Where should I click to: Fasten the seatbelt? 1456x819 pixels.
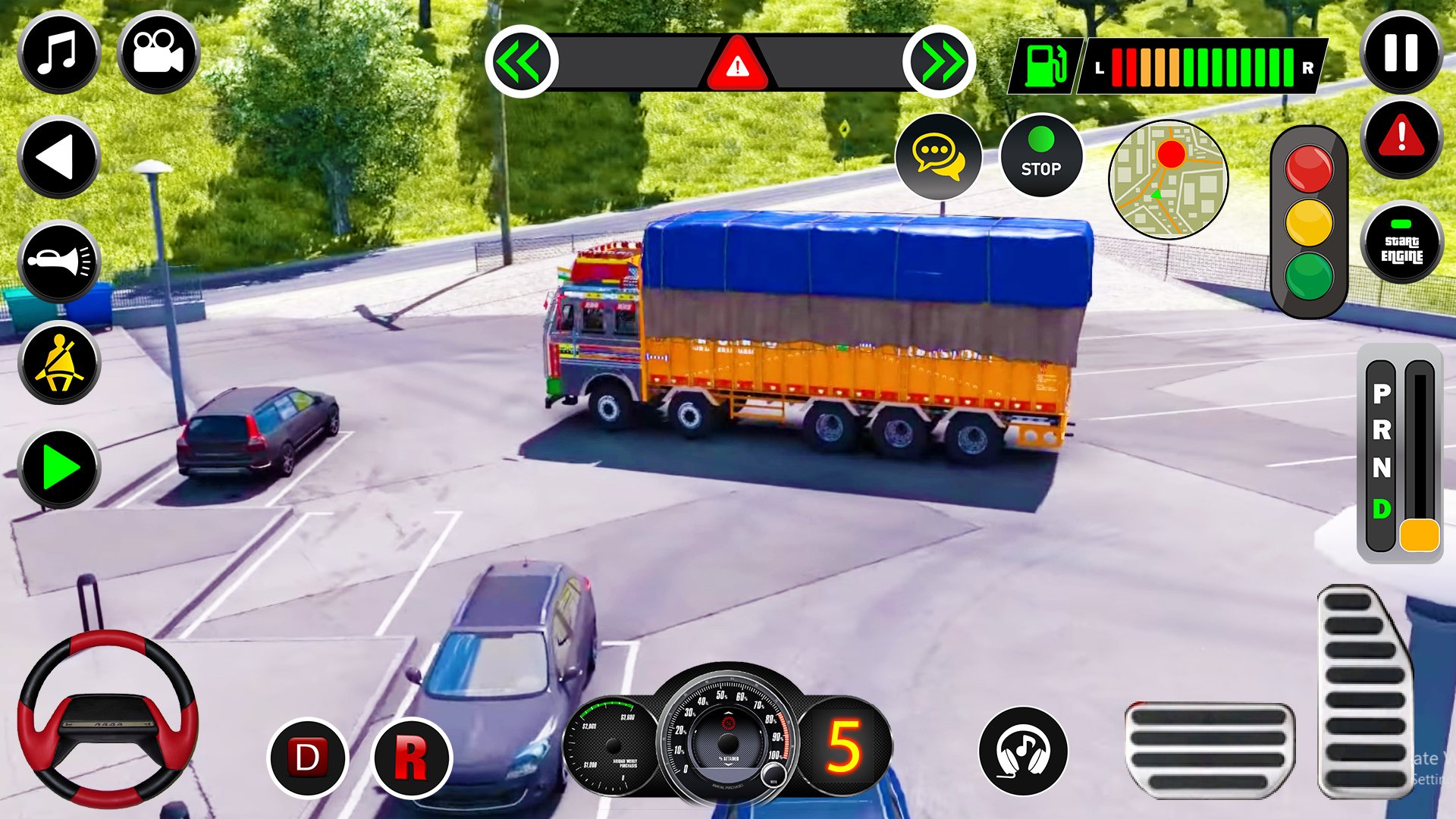point(59,364)
